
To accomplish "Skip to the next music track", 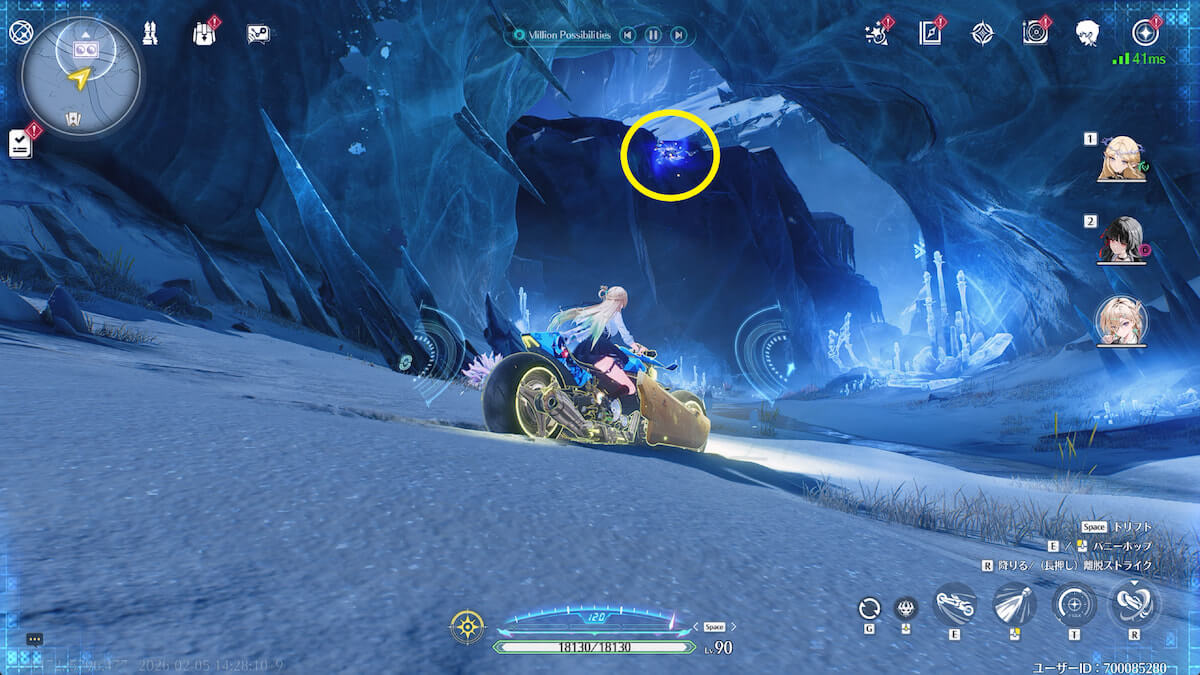I will (x=678, y=35).
